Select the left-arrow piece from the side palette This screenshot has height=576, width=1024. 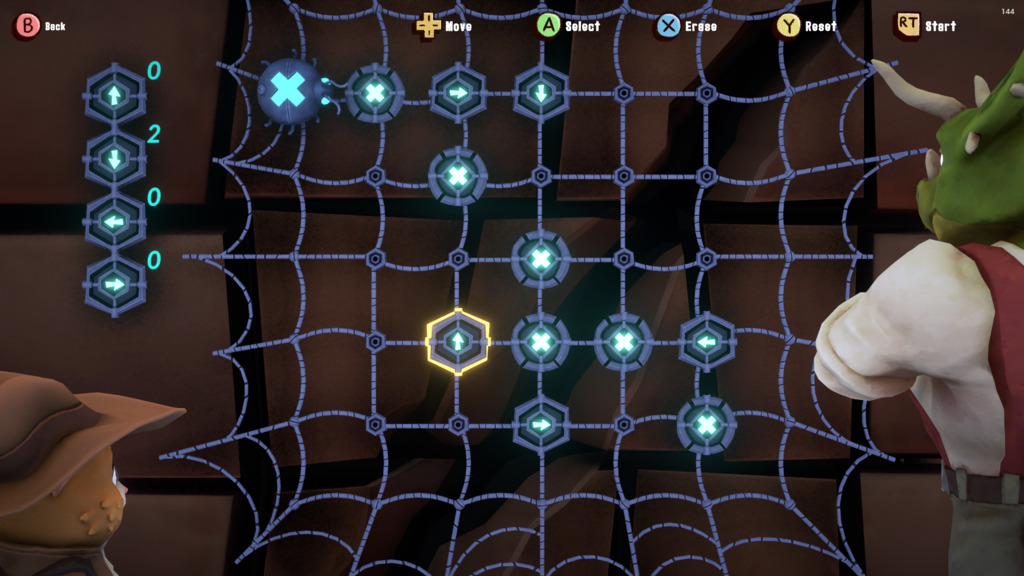[x=115, y=221]
